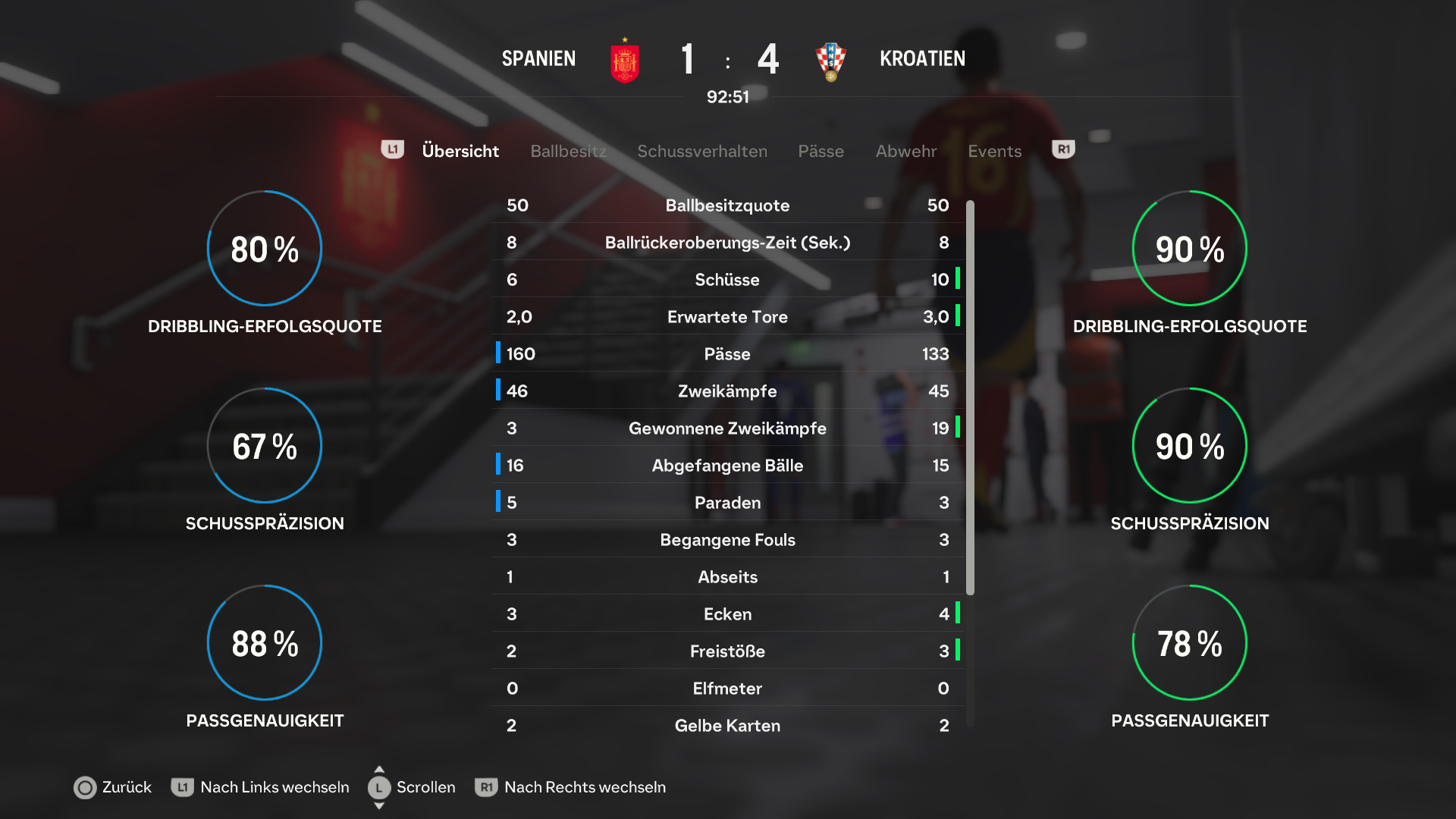Open the Ballbesitz tab

click(x=568, y=151)
